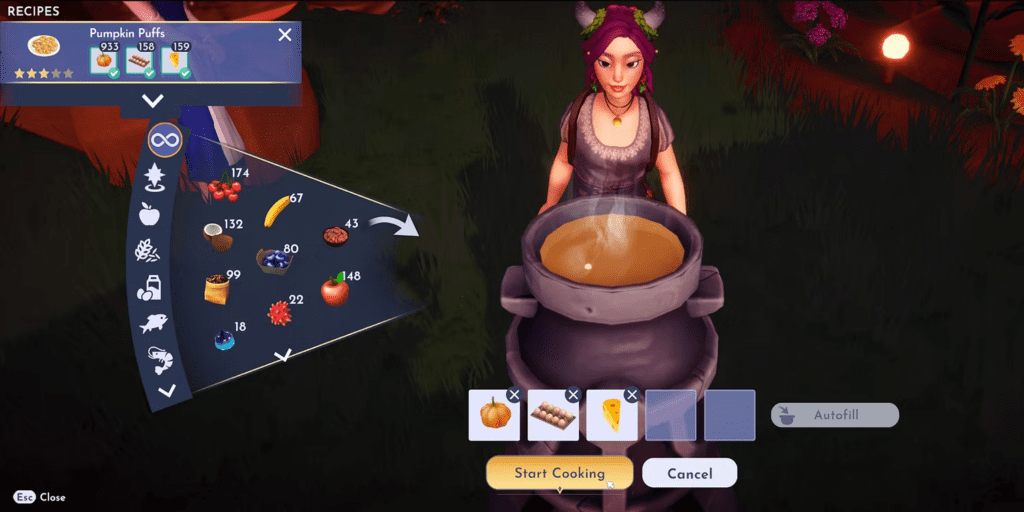The width and height of the screenshot is (1024, 512).
Task: Show the fish ingredient category
Action: point(153,323)
